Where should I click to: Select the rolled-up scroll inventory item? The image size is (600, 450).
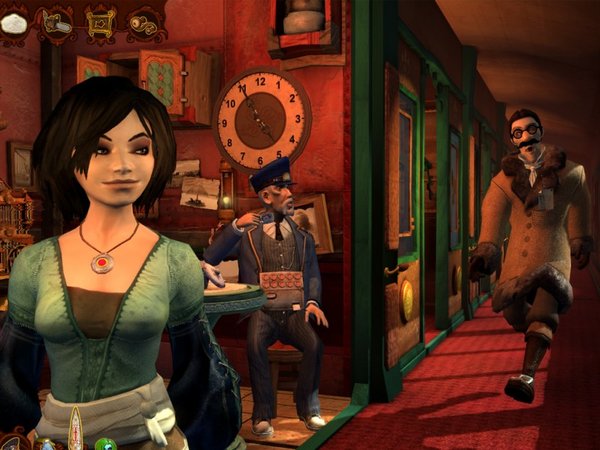coord(145,23)
